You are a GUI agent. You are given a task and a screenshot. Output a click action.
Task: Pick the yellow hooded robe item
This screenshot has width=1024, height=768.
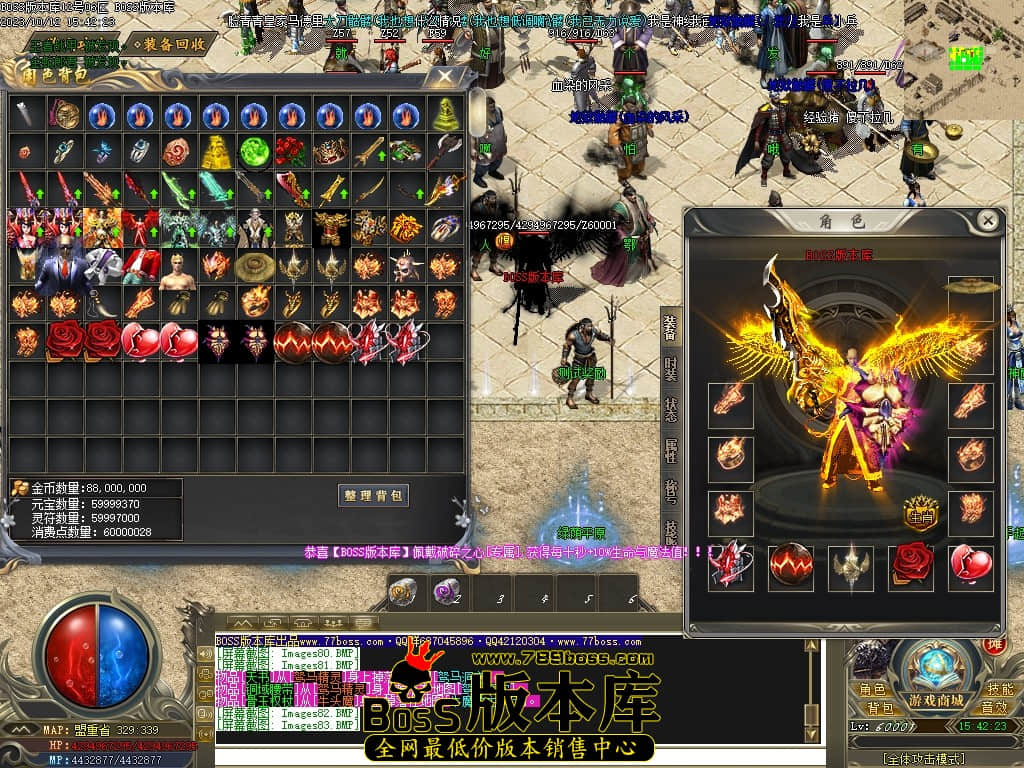(x=216, y=152)
